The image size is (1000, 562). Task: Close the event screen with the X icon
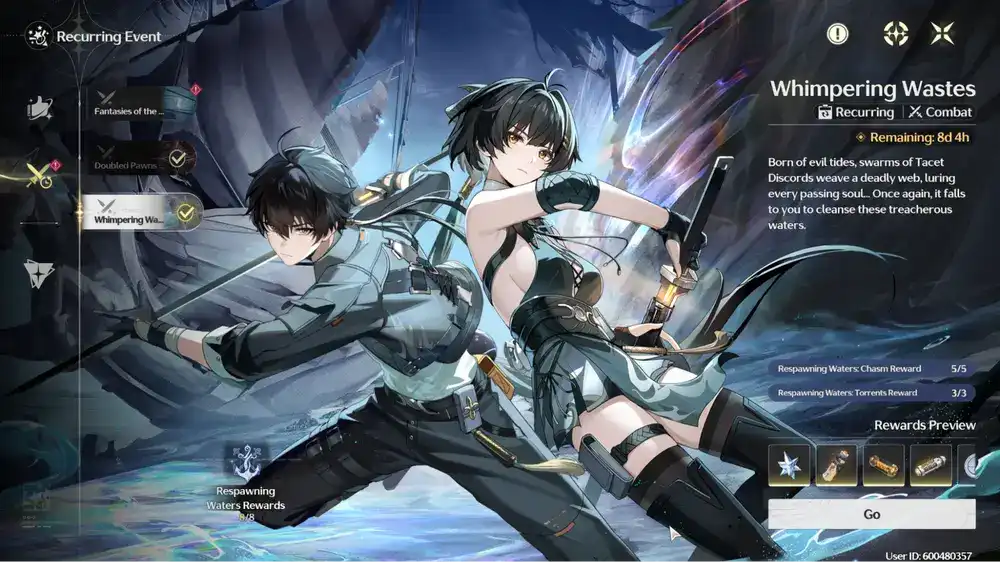pyautogui.click(x=942, y=34)
